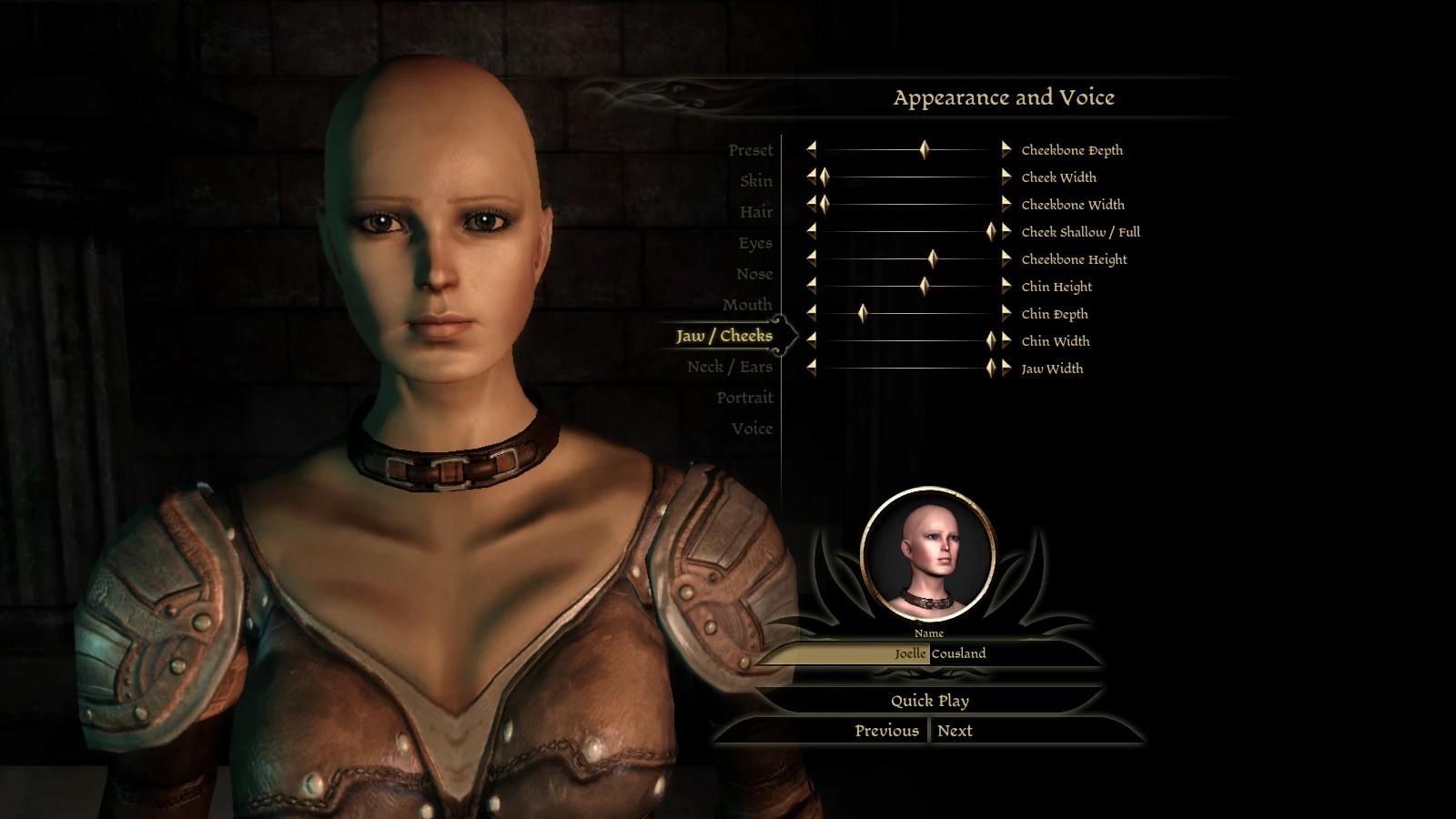Click the Cheekbone Height slider handle

pos(932,259)
